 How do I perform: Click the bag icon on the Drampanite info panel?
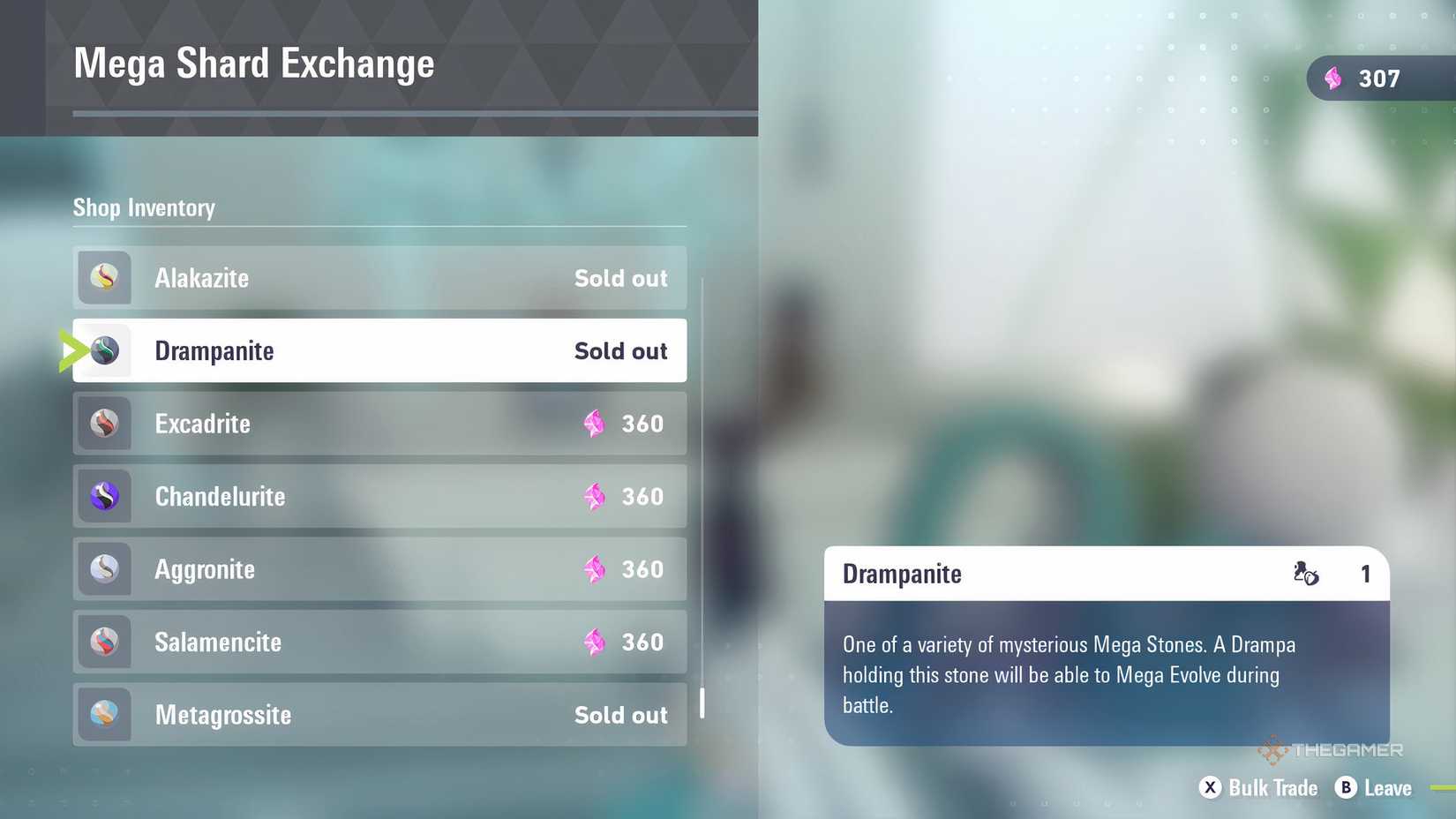[x=1305, y=574]
